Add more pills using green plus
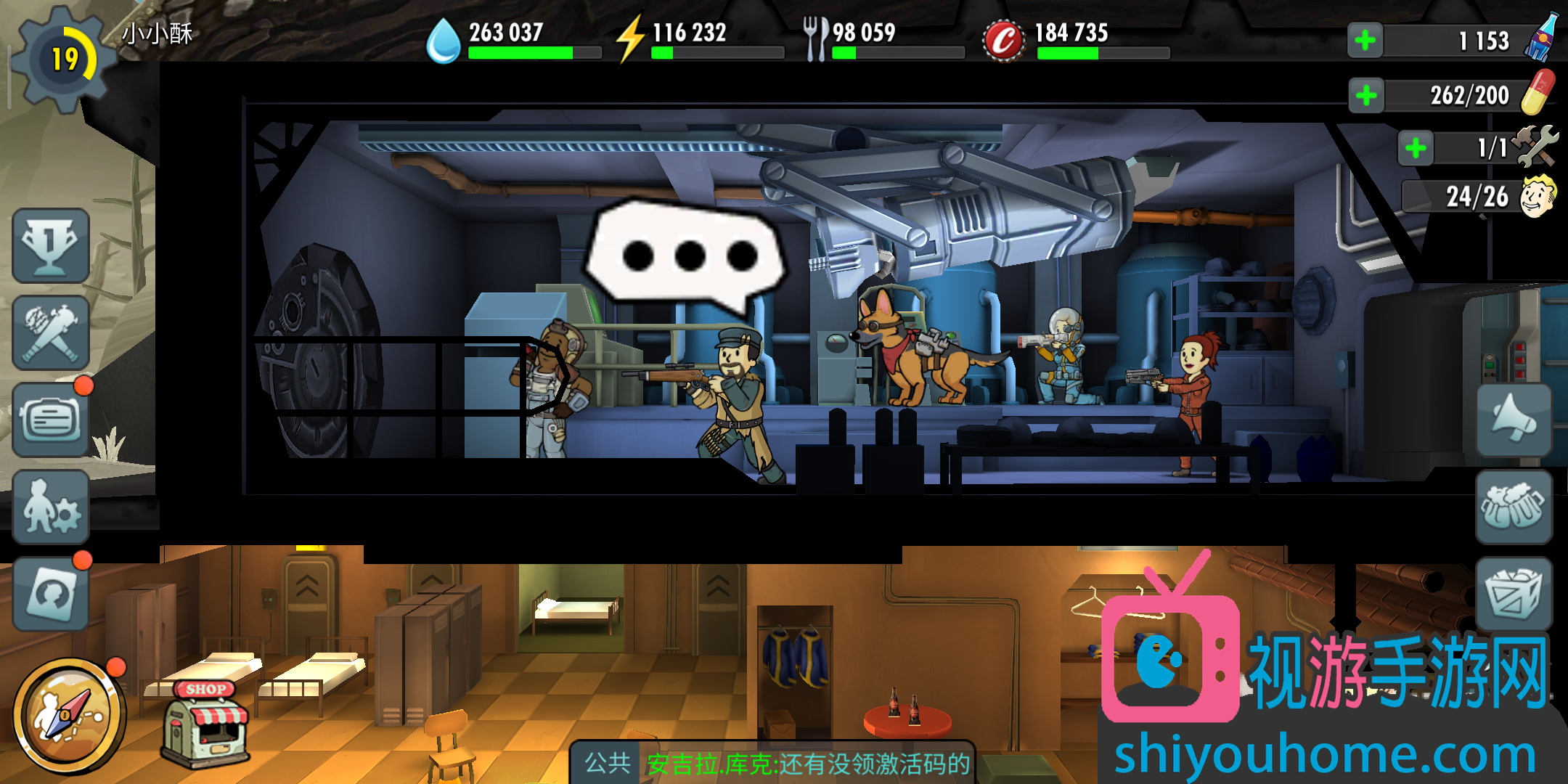Viewport: 1568px width, 784px height. pos(1366,95)
